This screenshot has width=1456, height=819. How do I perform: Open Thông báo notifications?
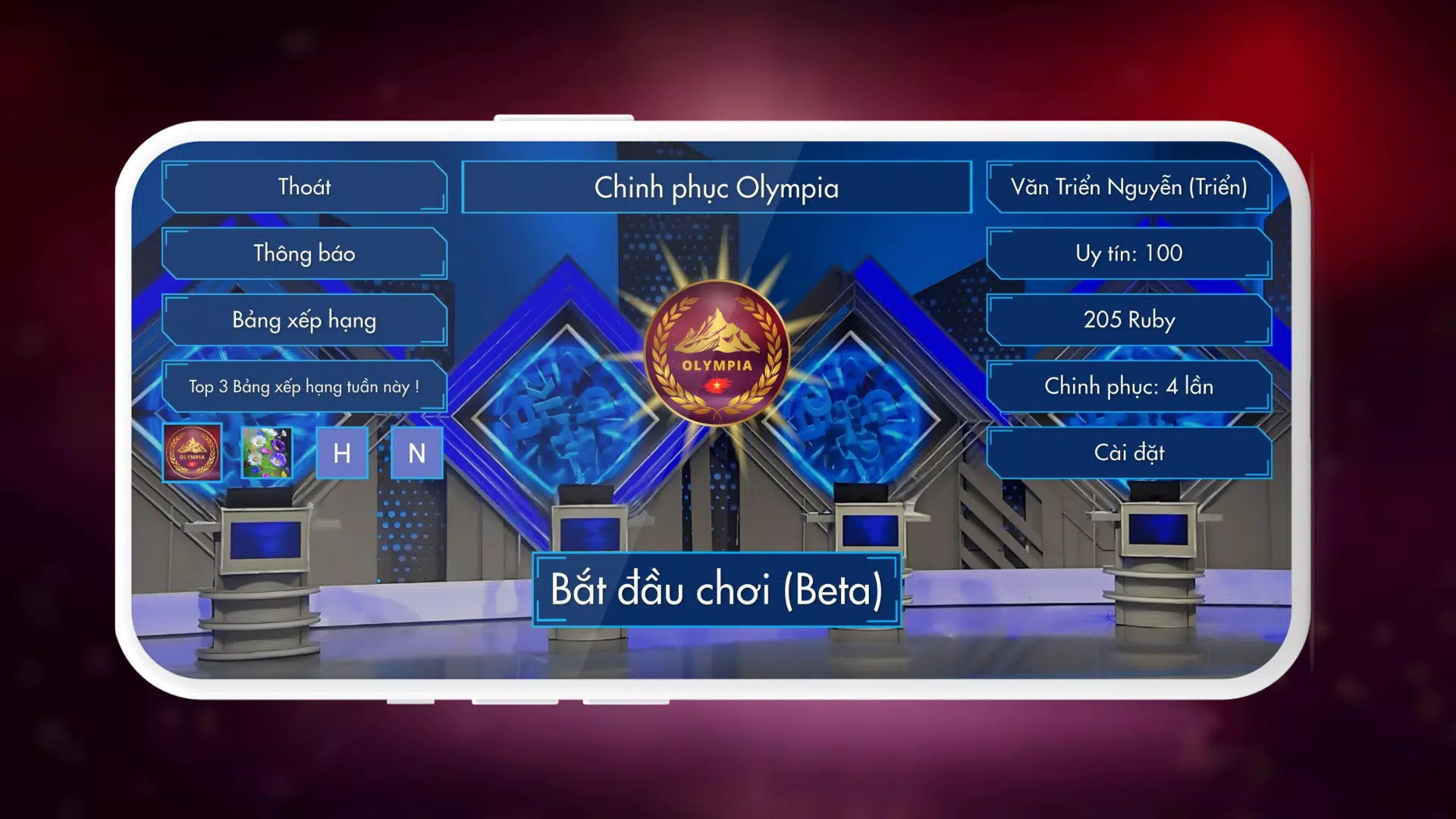[306, 253]
